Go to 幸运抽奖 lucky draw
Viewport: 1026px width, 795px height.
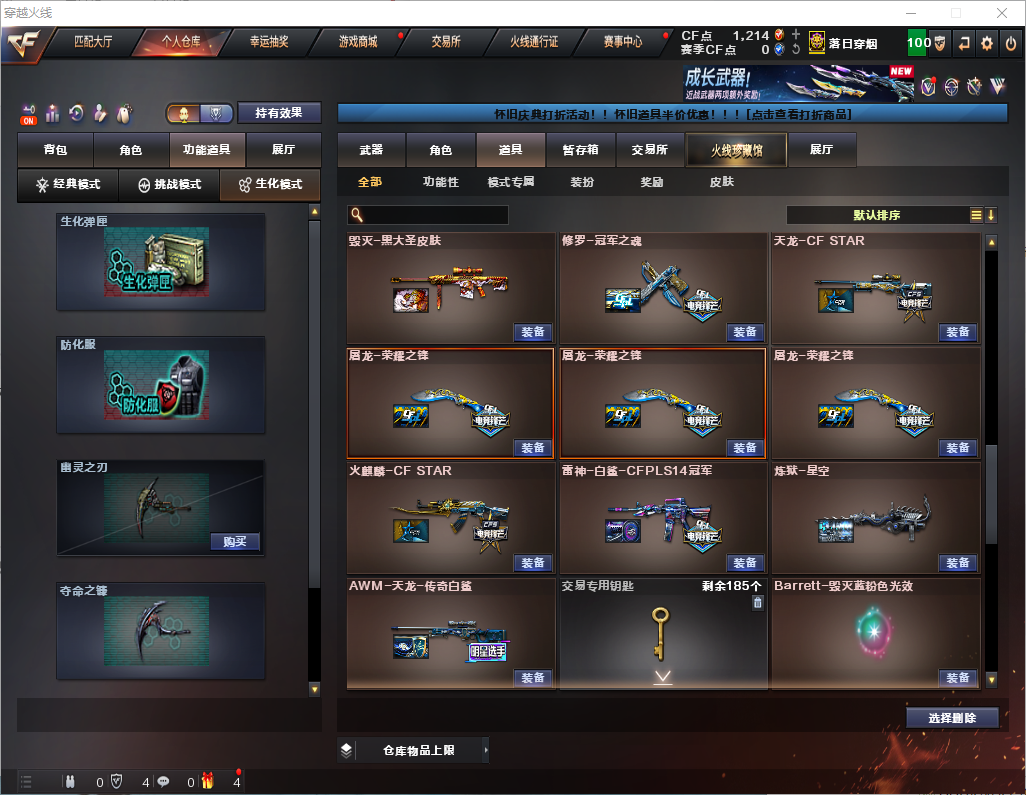(268, 42)
